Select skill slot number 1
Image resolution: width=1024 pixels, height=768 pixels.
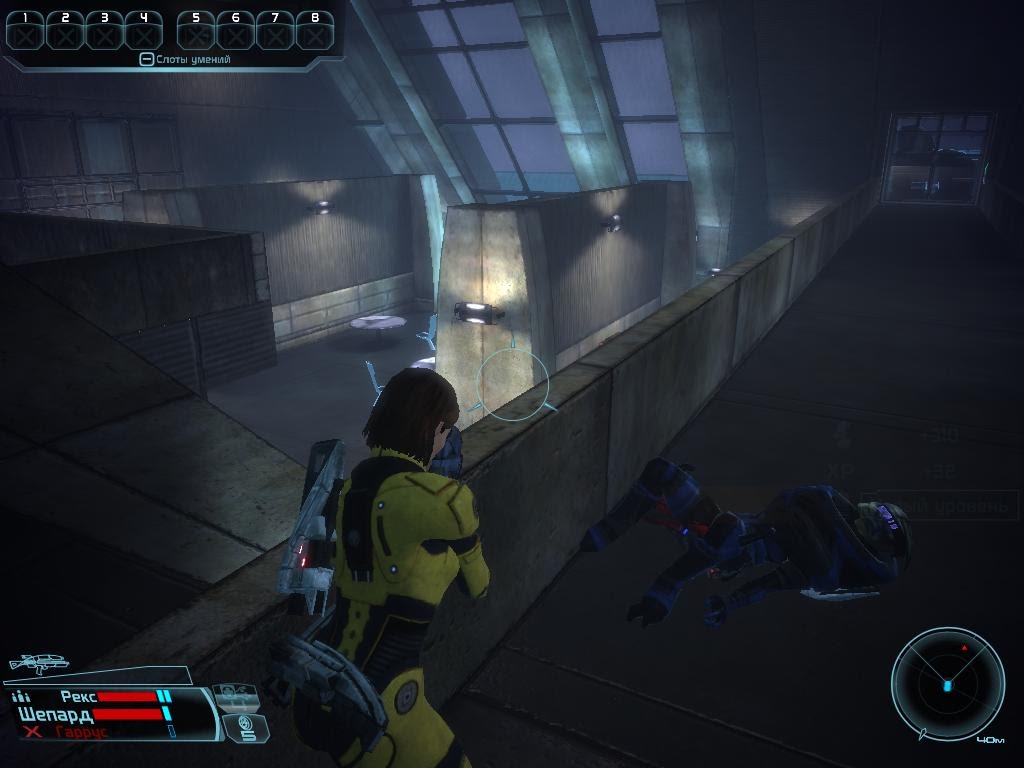(x=25, y=31)
